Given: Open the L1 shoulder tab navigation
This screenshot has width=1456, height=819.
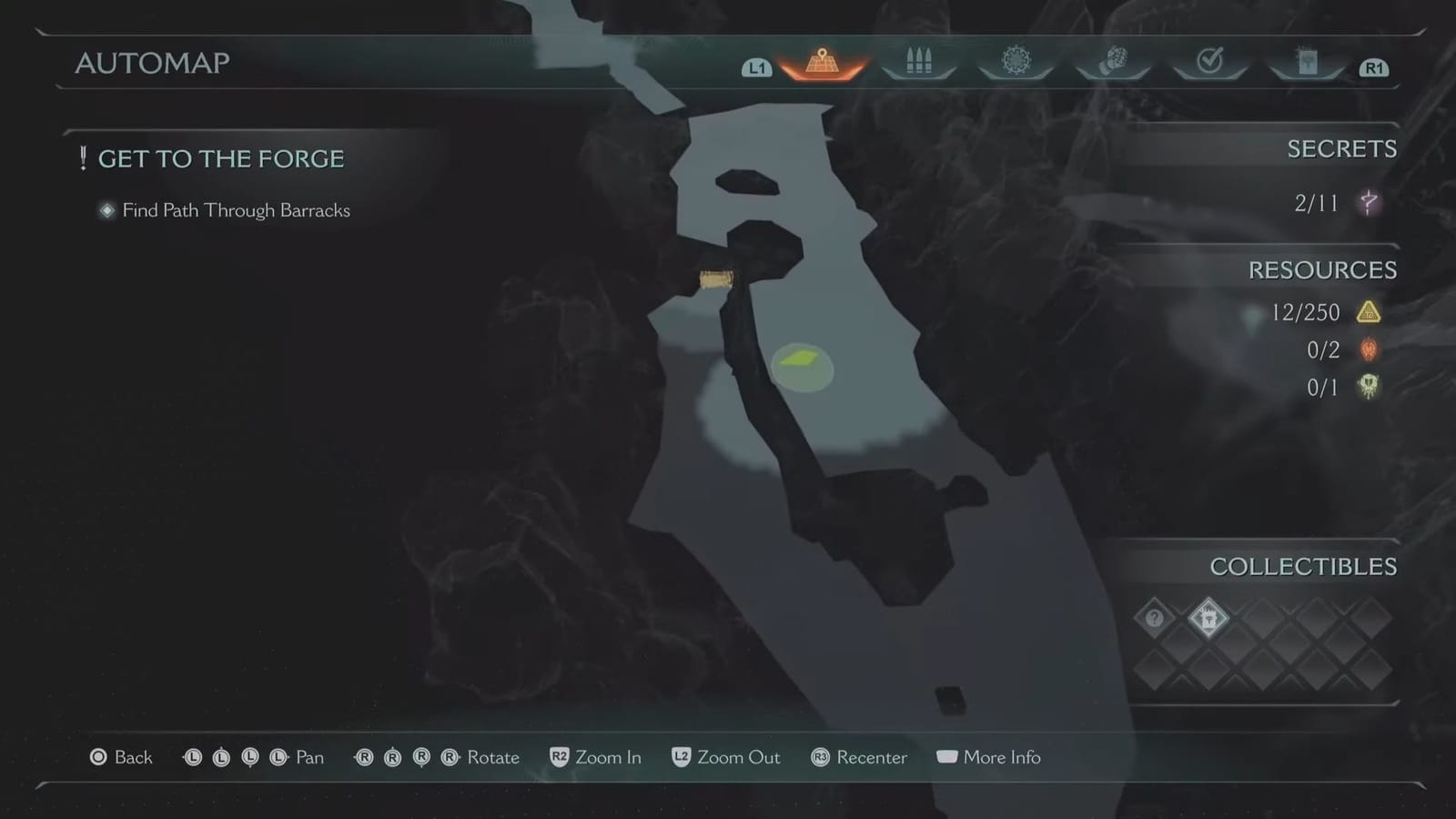Looking at the screenshot, I should click(x=756, y=66).
